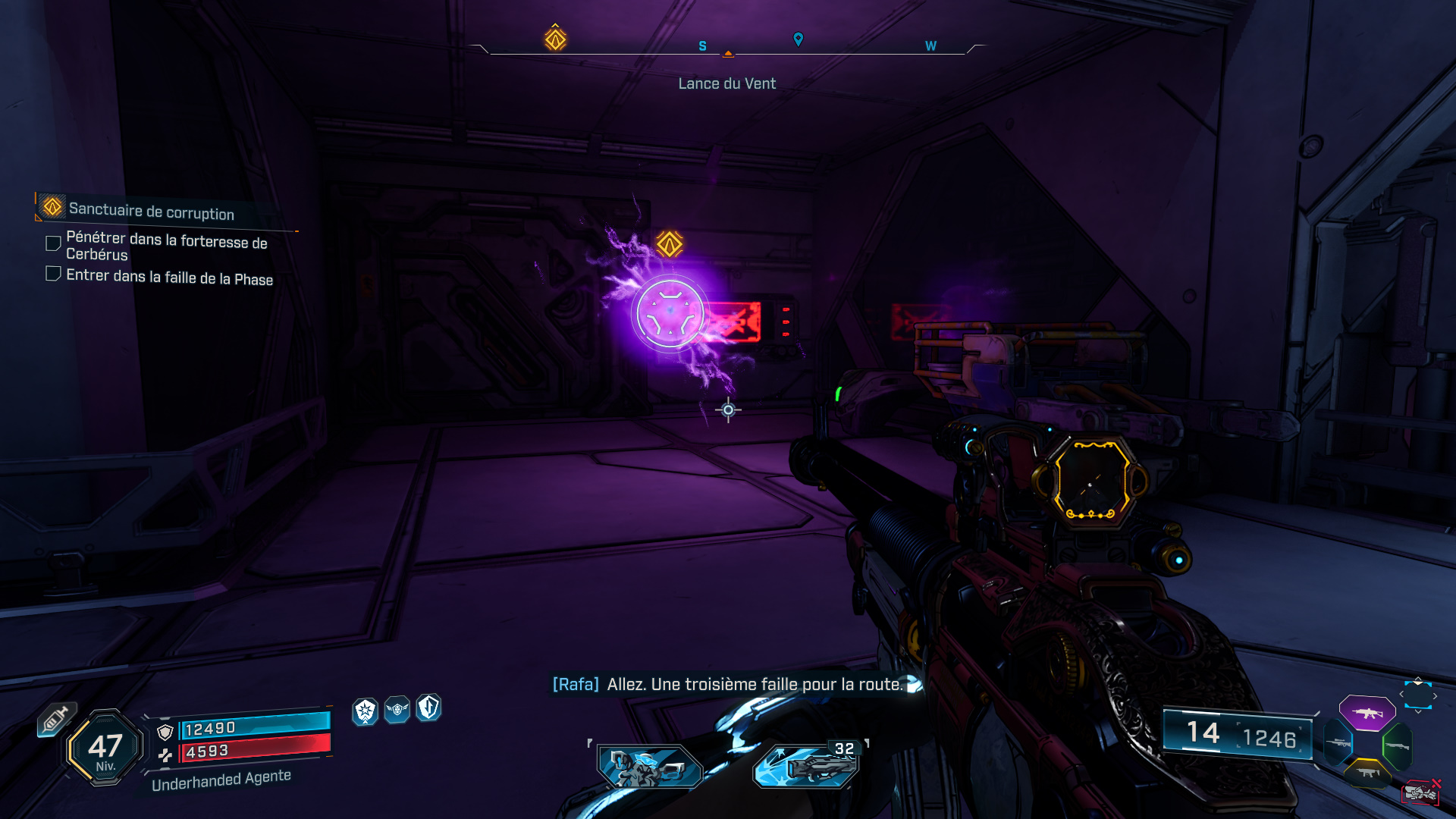The image size is (1456, 819).
Task: Click the blue location pin on compass
Action: coord(798,39)
